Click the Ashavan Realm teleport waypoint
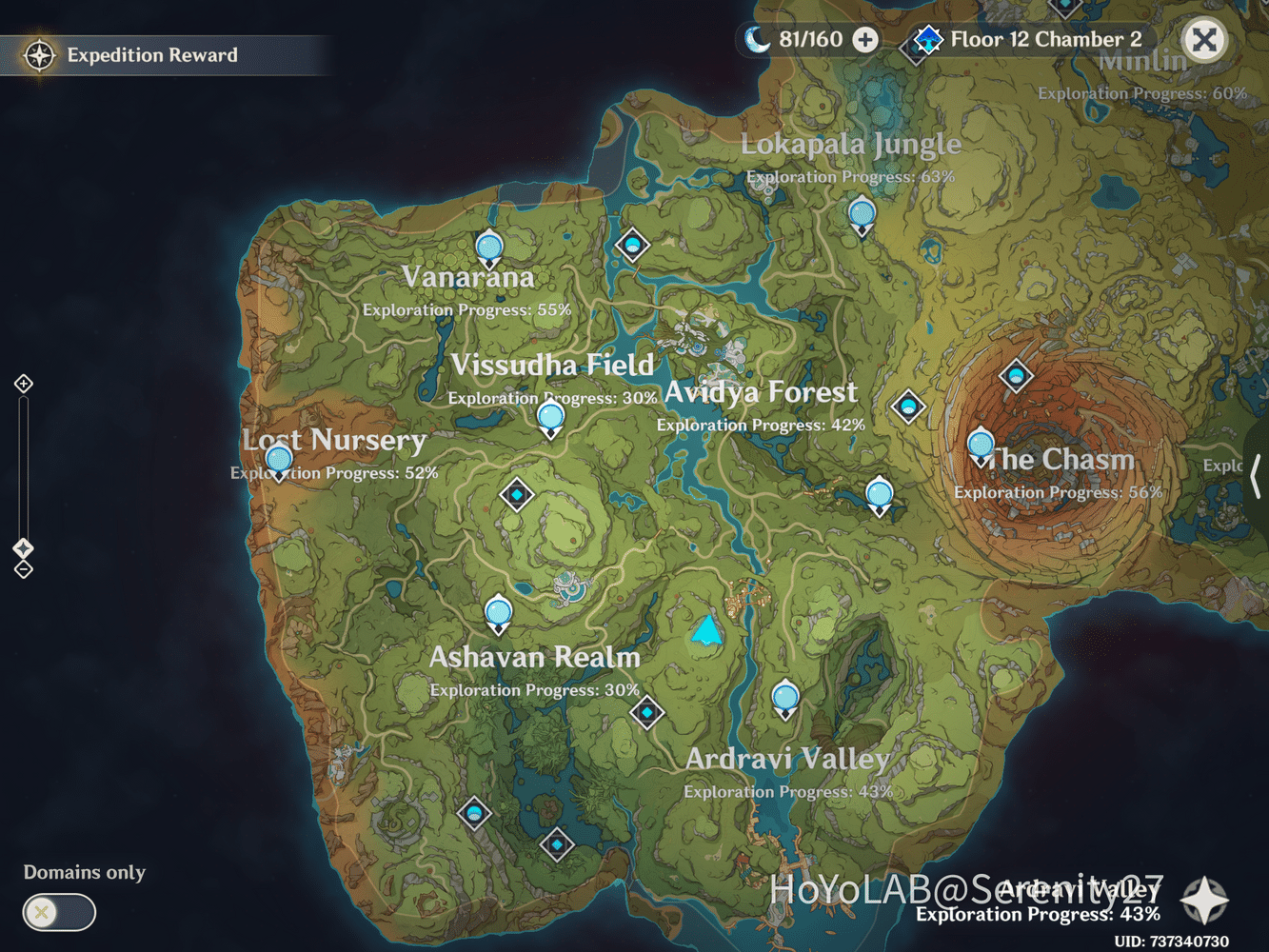Viewport: 1269px width, 952px height. point(498,612)
